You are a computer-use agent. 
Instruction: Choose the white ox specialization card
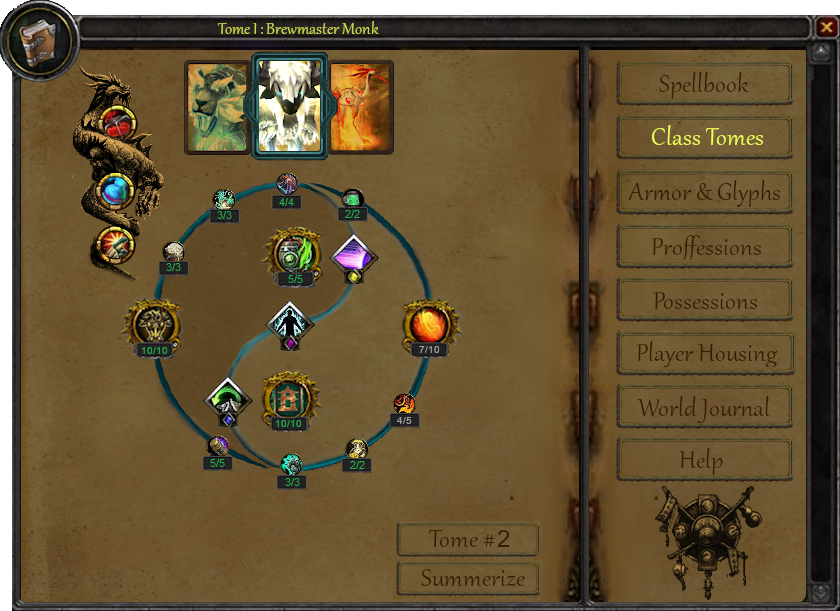click(x=289, y=106)
